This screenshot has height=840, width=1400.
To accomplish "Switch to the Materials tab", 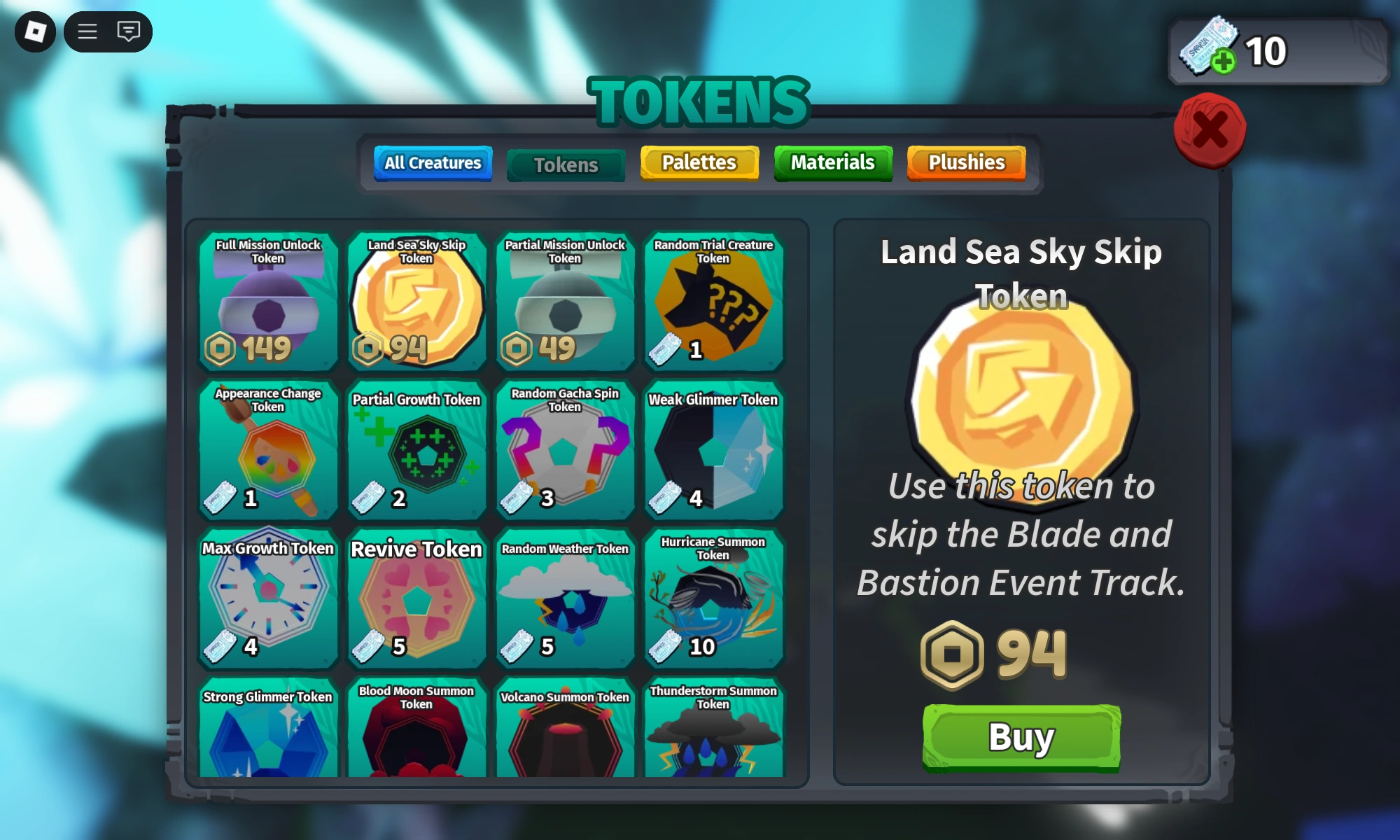I will (832, 162).
